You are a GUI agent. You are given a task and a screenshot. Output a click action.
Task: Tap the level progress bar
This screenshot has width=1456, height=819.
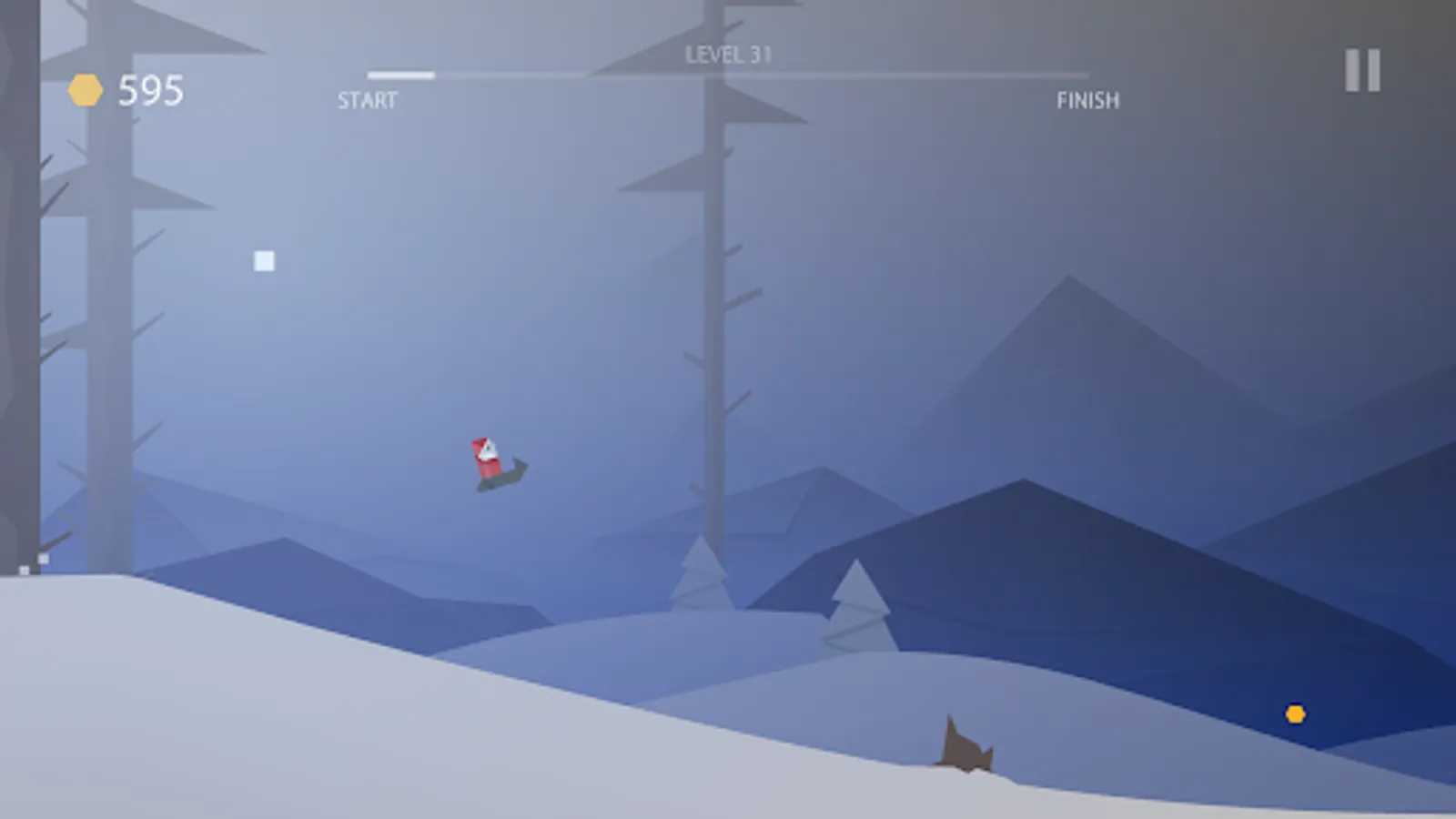(x=728, y=75)
